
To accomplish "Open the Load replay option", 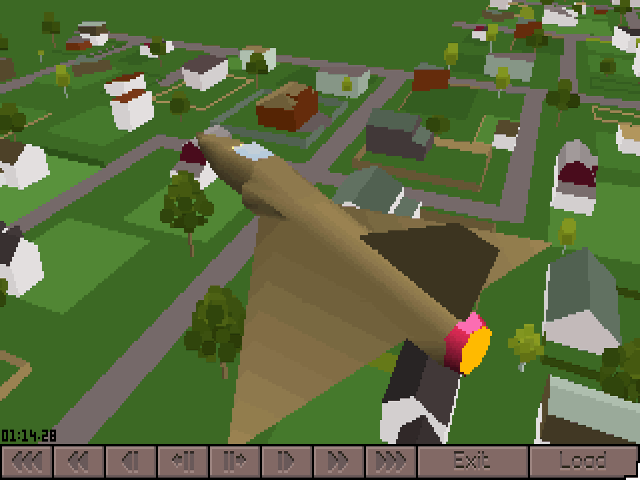I will pos(583,461).
